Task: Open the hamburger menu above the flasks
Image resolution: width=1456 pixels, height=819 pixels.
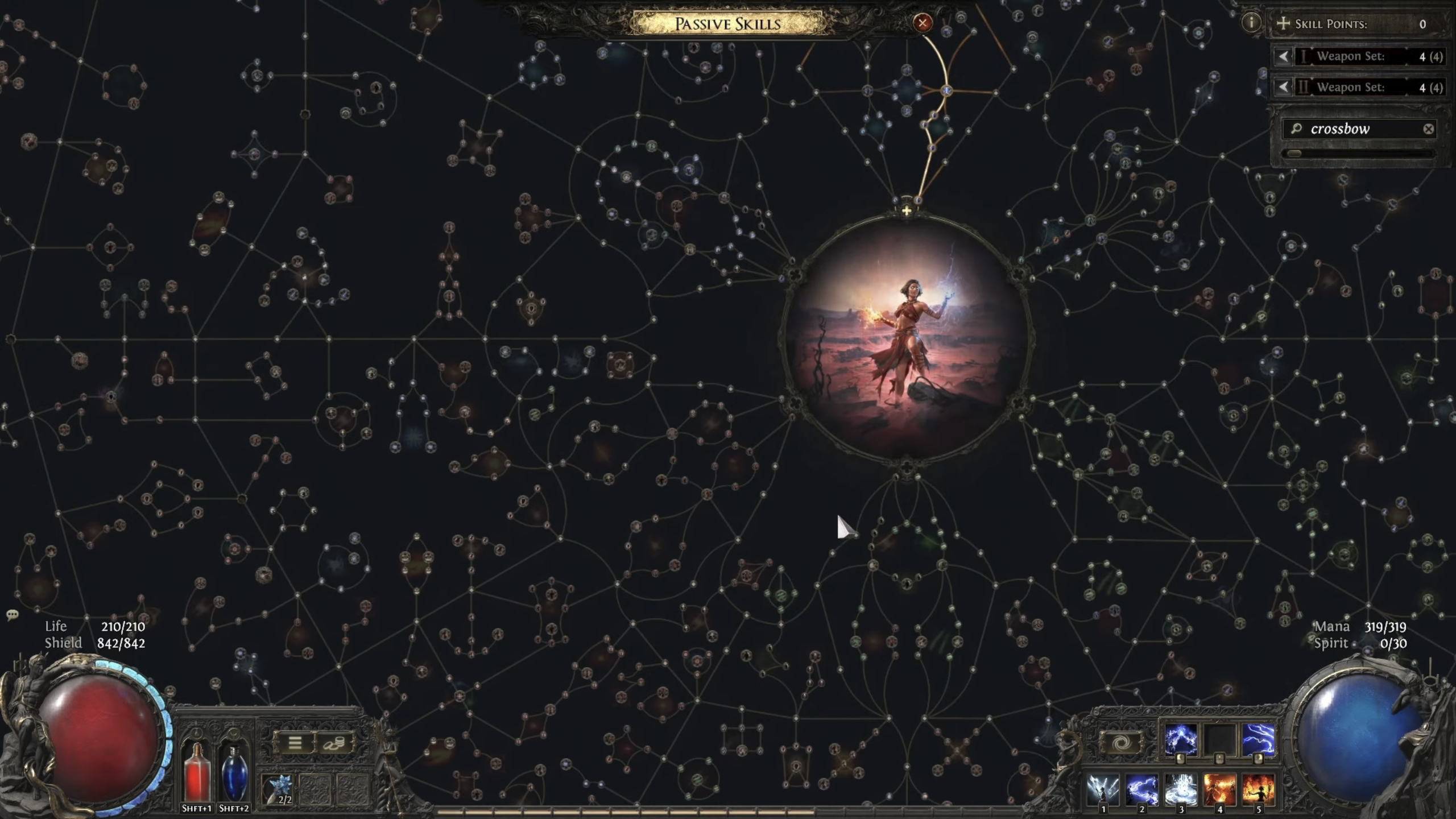Action: pyautogui.click(x=295, y=742)
